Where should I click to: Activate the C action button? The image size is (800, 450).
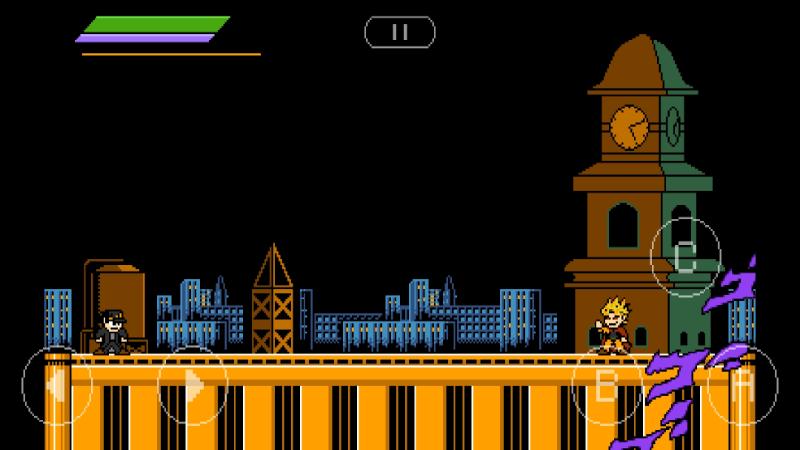(685, 256)
